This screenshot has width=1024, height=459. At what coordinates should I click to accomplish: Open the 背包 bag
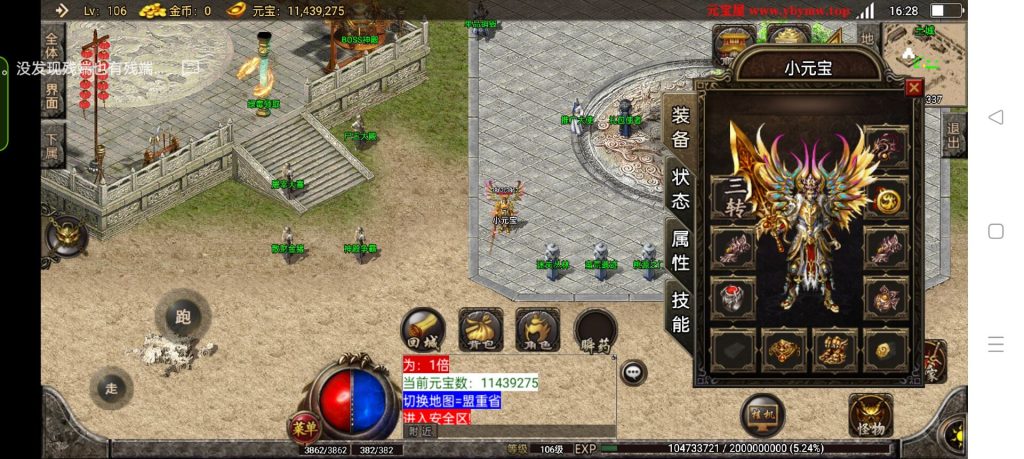coord(480,329)
